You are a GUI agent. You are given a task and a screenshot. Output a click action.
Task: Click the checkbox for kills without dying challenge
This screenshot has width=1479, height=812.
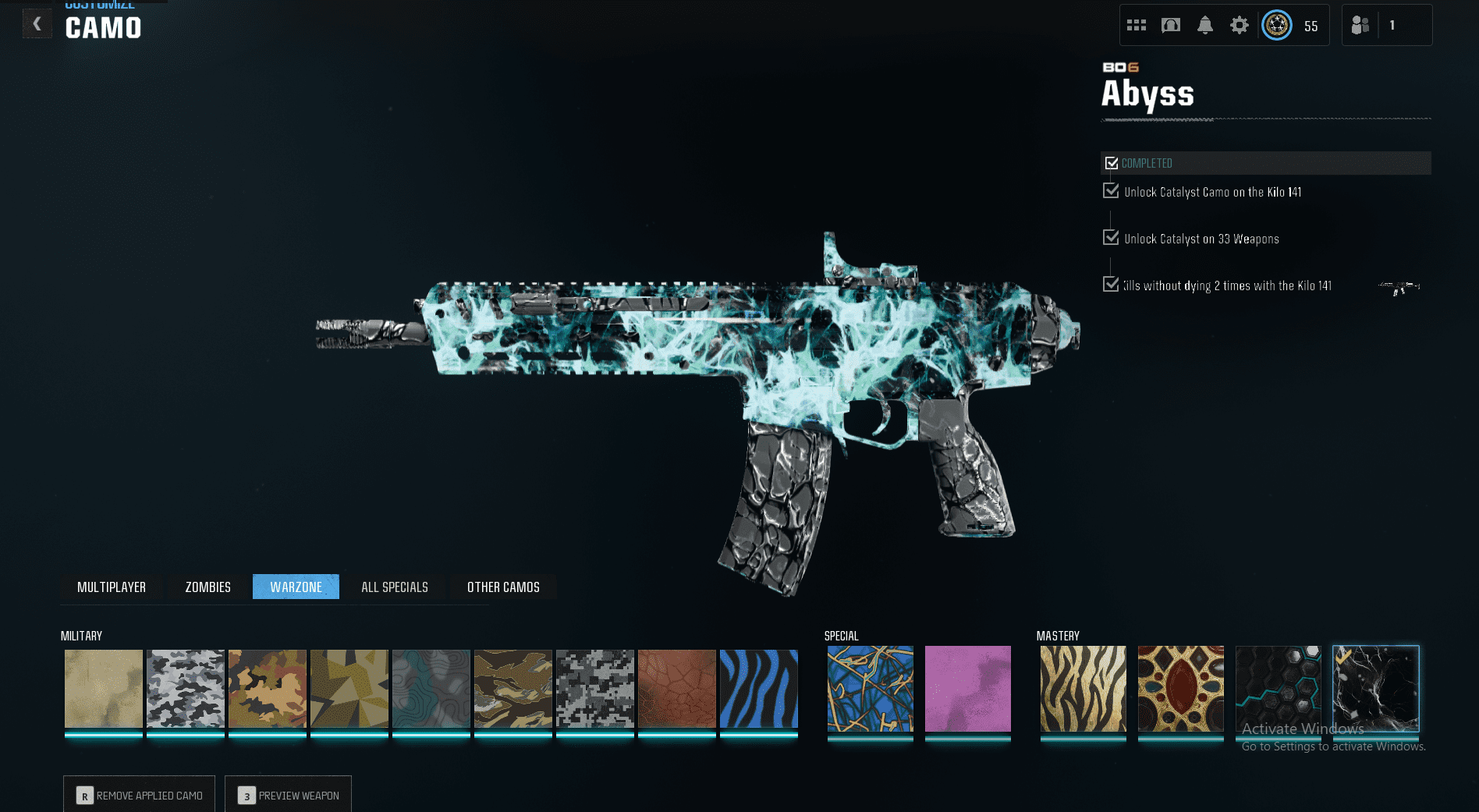[x=1111, y=284]
